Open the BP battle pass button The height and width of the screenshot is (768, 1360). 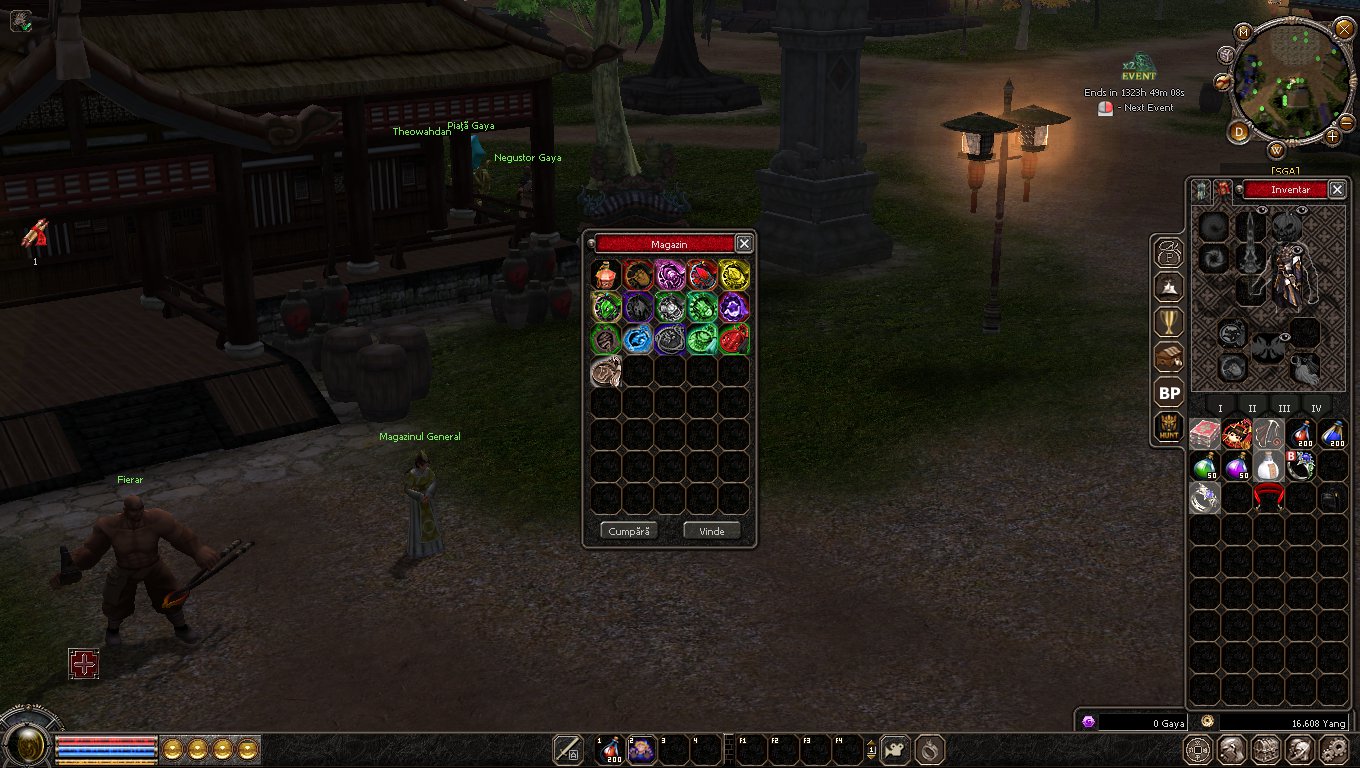1168,393
